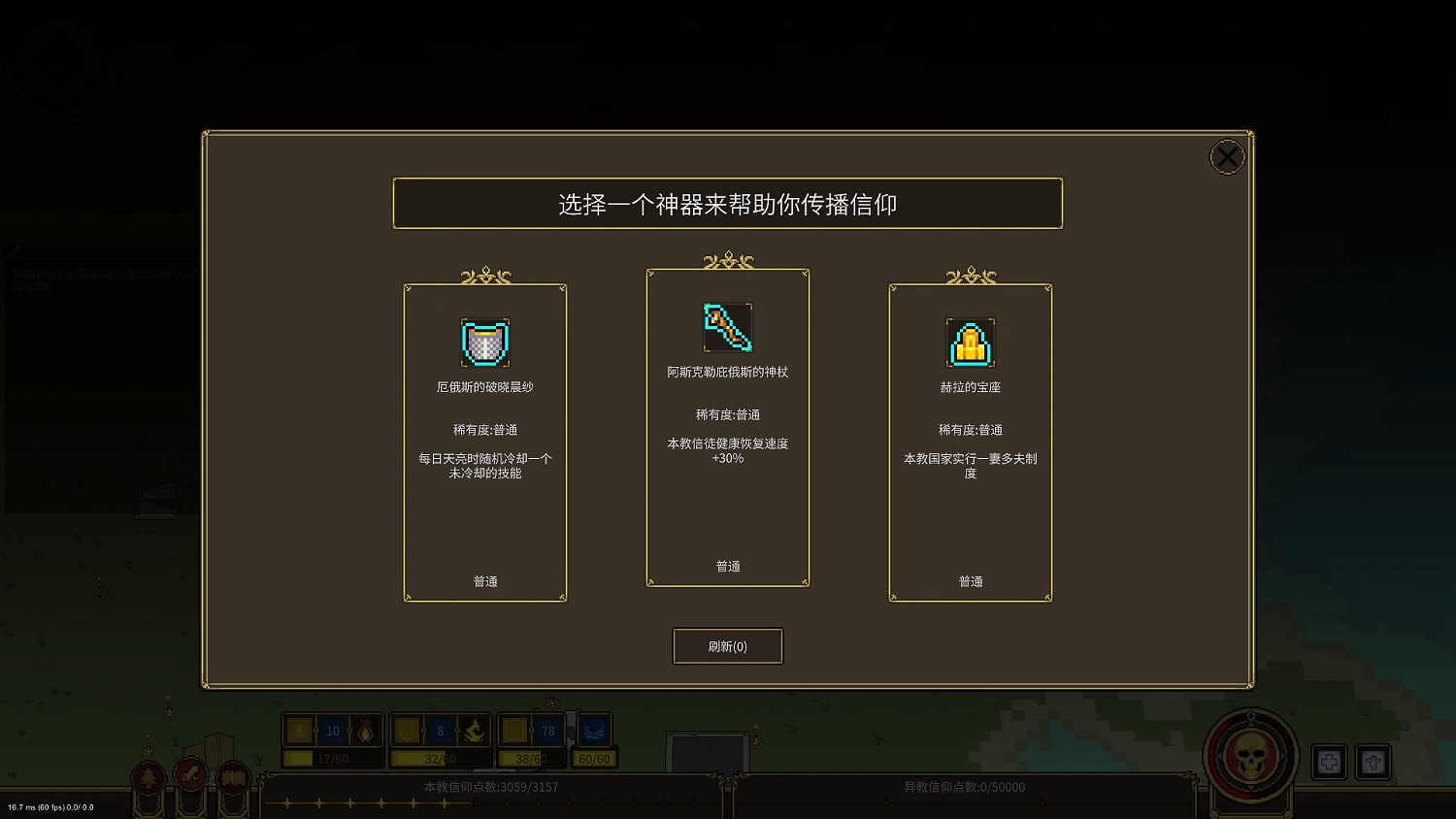Click the shield artifact thumbnail image

(x=484, y=342)
